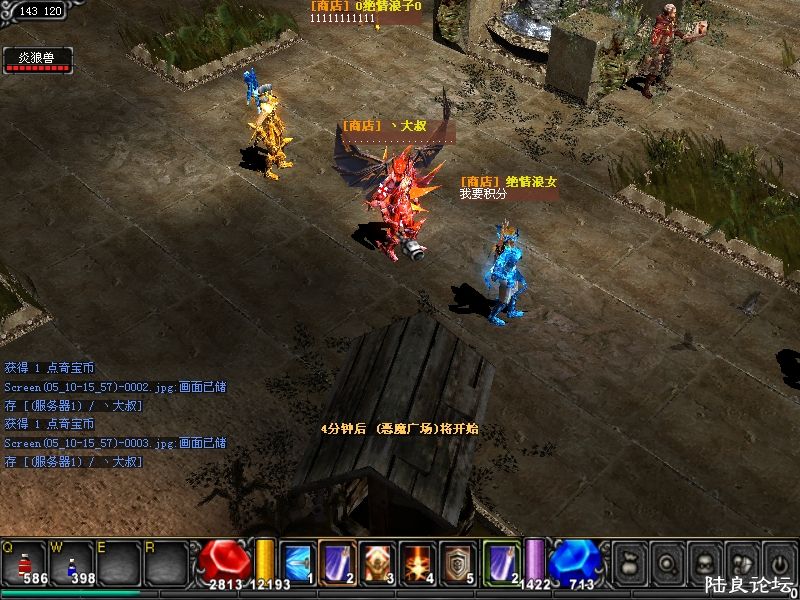This screenshot has width=800, height=600.
Task: Use the red health potion in slot Q
Action: (x=24, y=562)
